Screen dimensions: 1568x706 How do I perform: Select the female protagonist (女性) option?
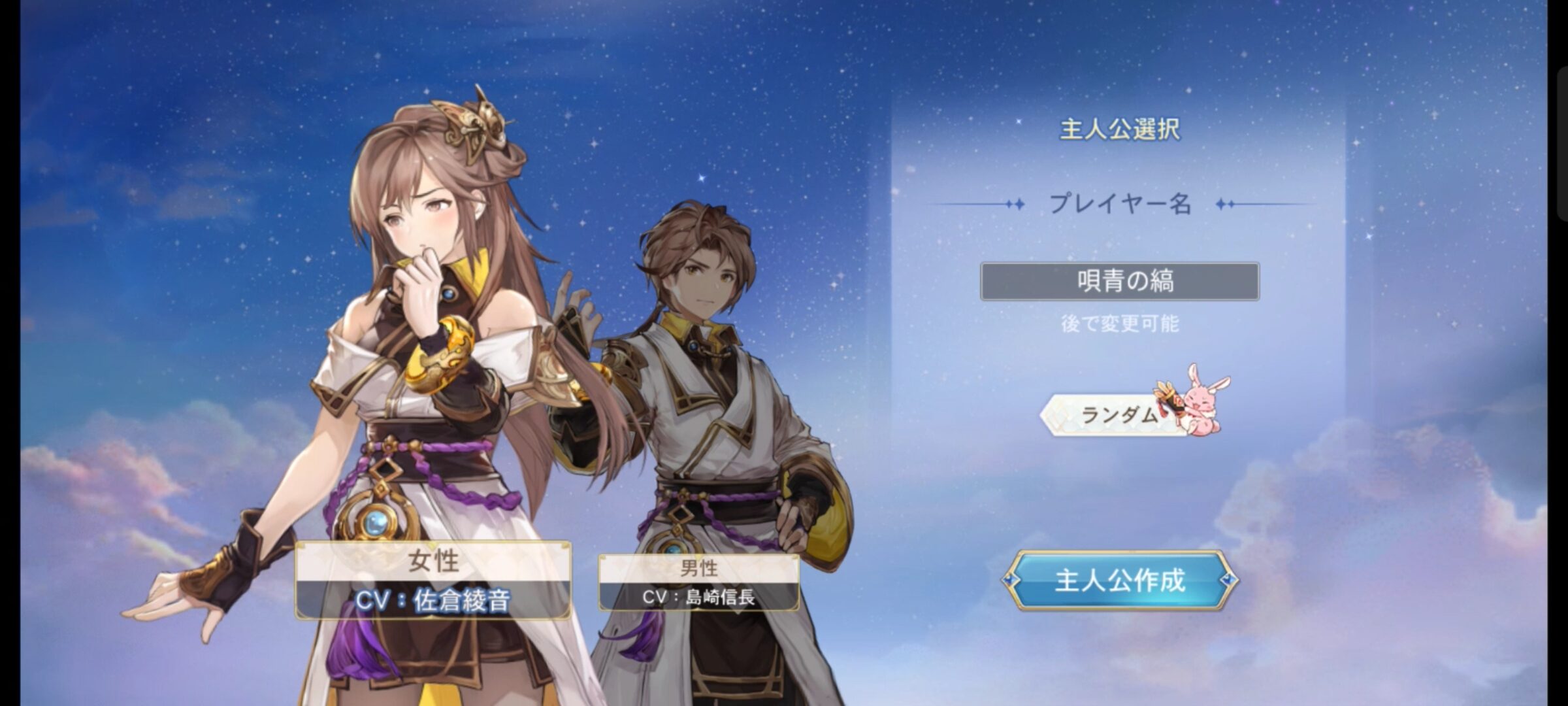click(x=433, y=579)
